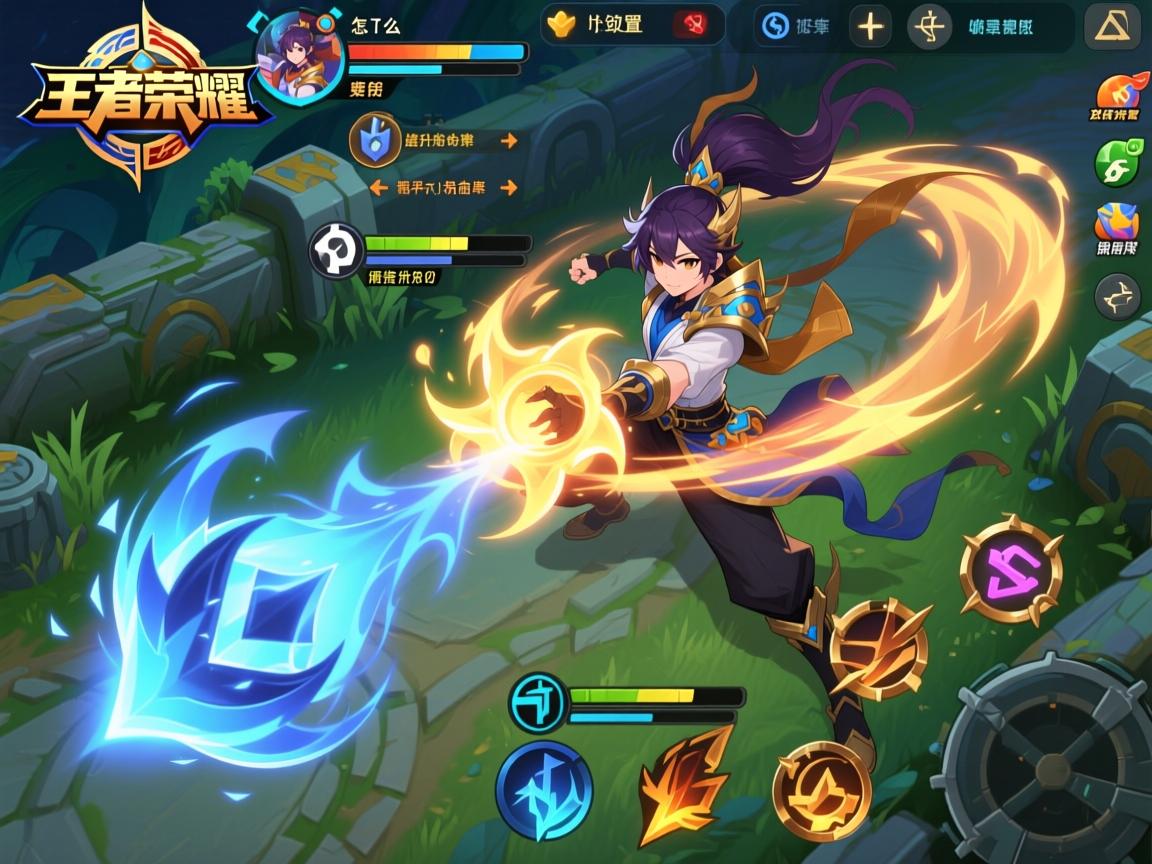Activate the pink S-rune skill

pyautogui.click(x=1010, y=571)
